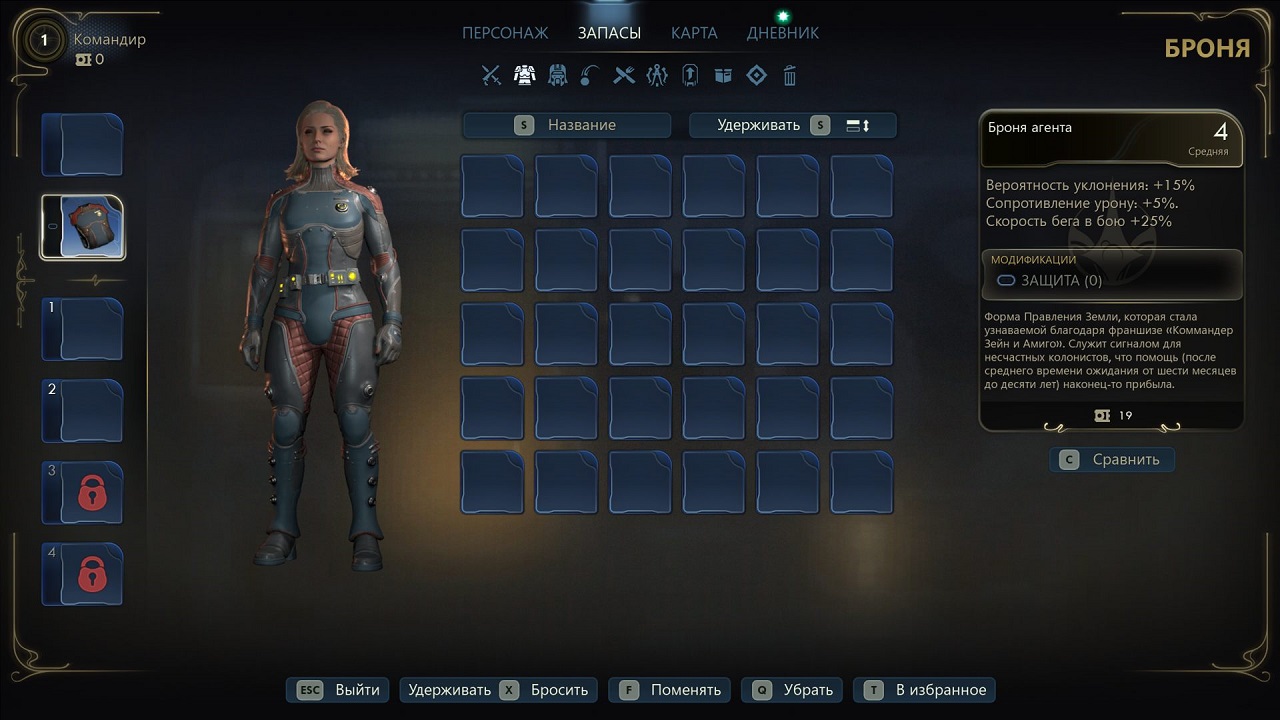Open the box category filter

[x=723, y=75]
